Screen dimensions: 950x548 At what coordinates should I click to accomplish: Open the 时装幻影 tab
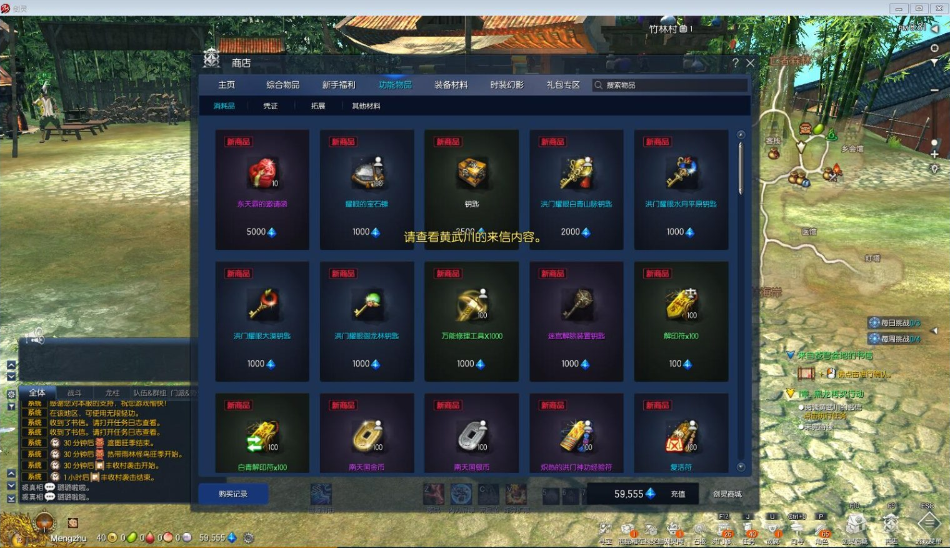[x=507, y=85]
